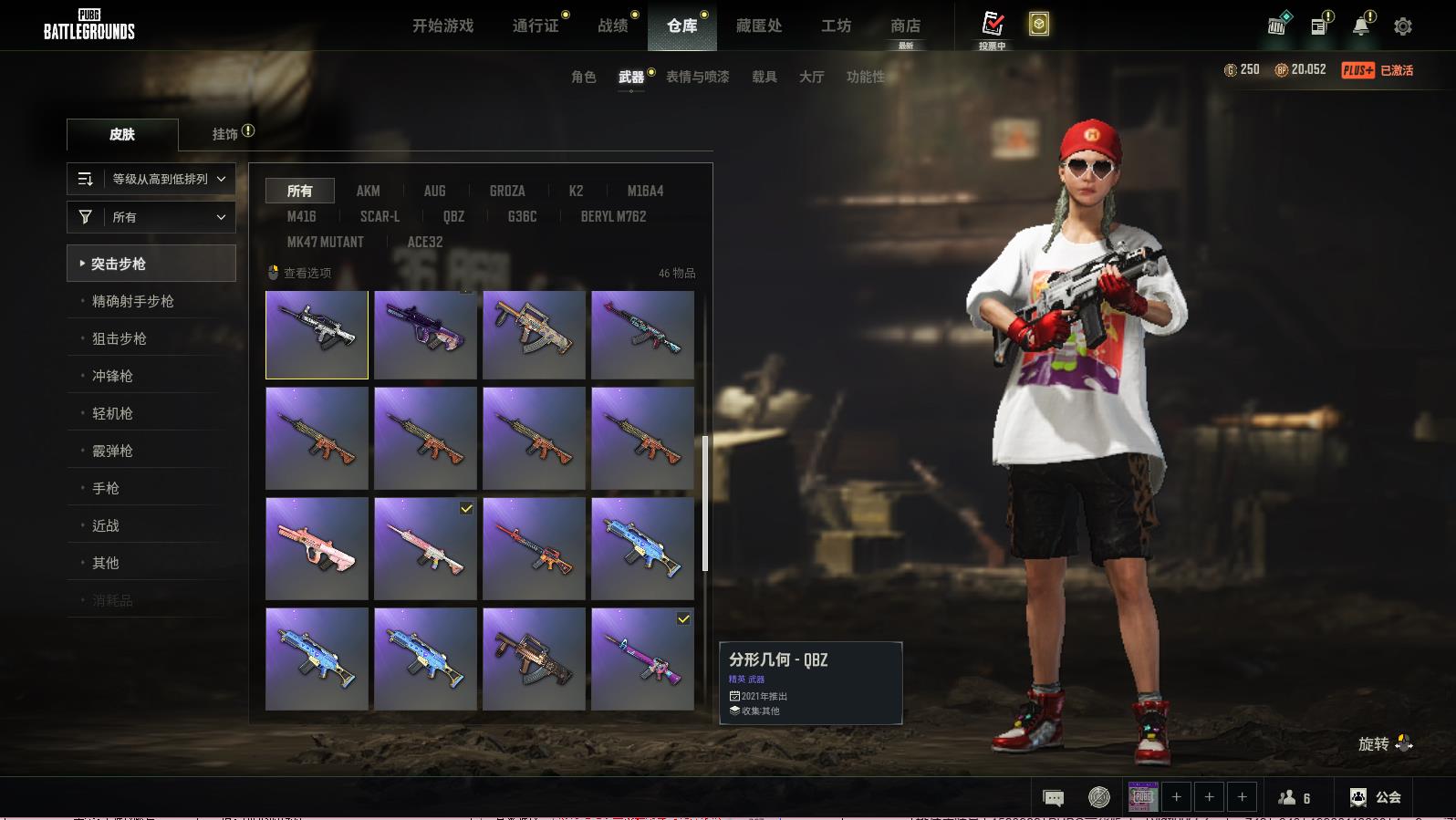Screen dimensions: 1456x820
Task: Select the 冲锋枪 submachine gun category
Action: tap(112, 376)
